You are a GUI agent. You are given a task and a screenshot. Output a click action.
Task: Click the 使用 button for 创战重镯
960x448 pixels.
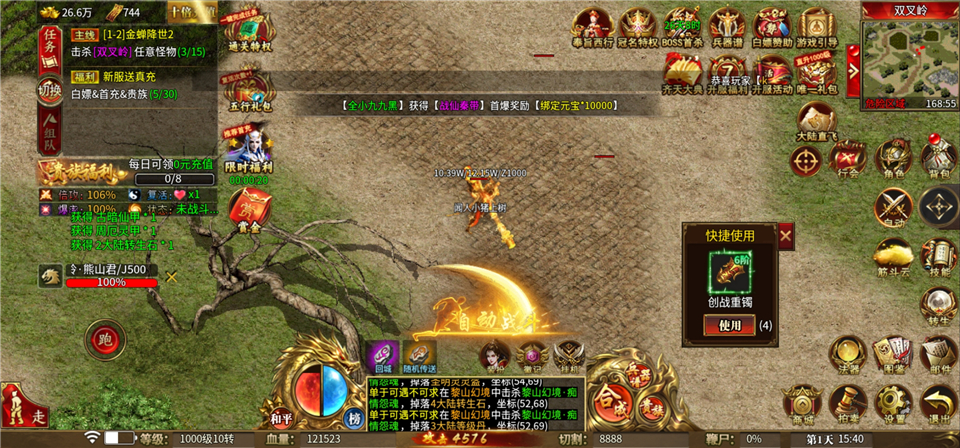(730, 325)
